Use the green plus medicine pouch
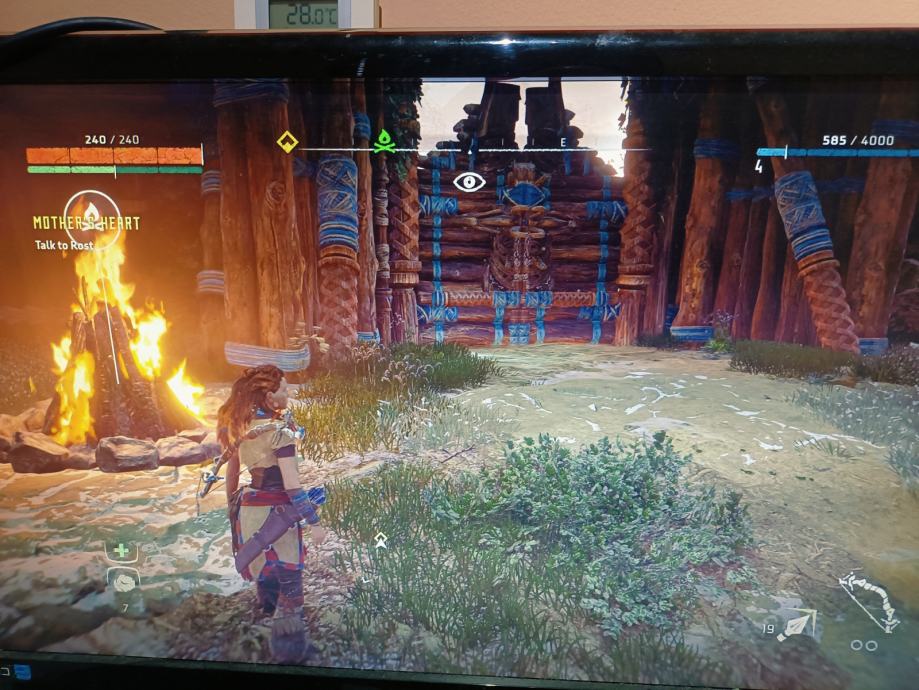The height and width of the screenshot is (690, 919). click(x=121, y=550)
